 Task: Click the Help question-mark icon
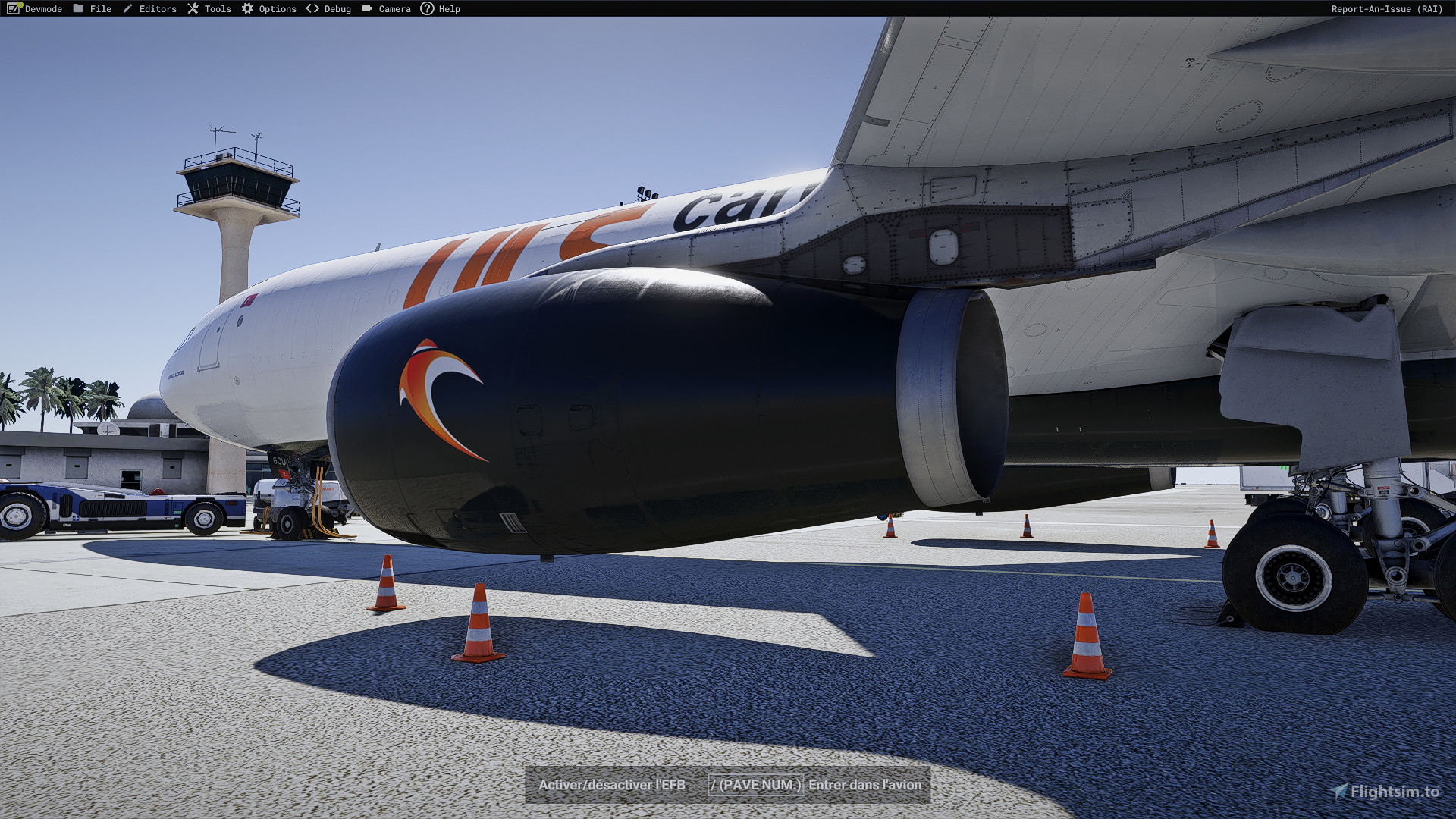pyautogui.click(x=429, y=8)
